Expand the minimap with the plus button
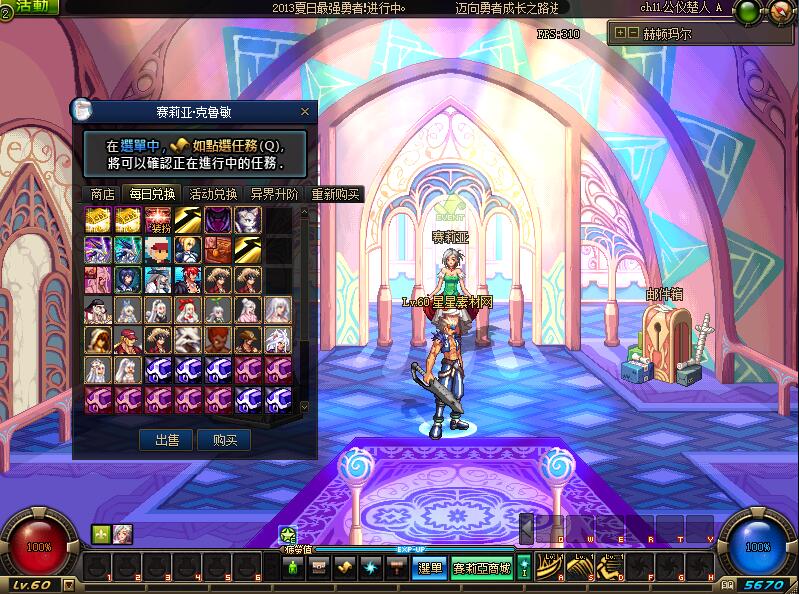 pyautogui.click(x=620, y=33)
